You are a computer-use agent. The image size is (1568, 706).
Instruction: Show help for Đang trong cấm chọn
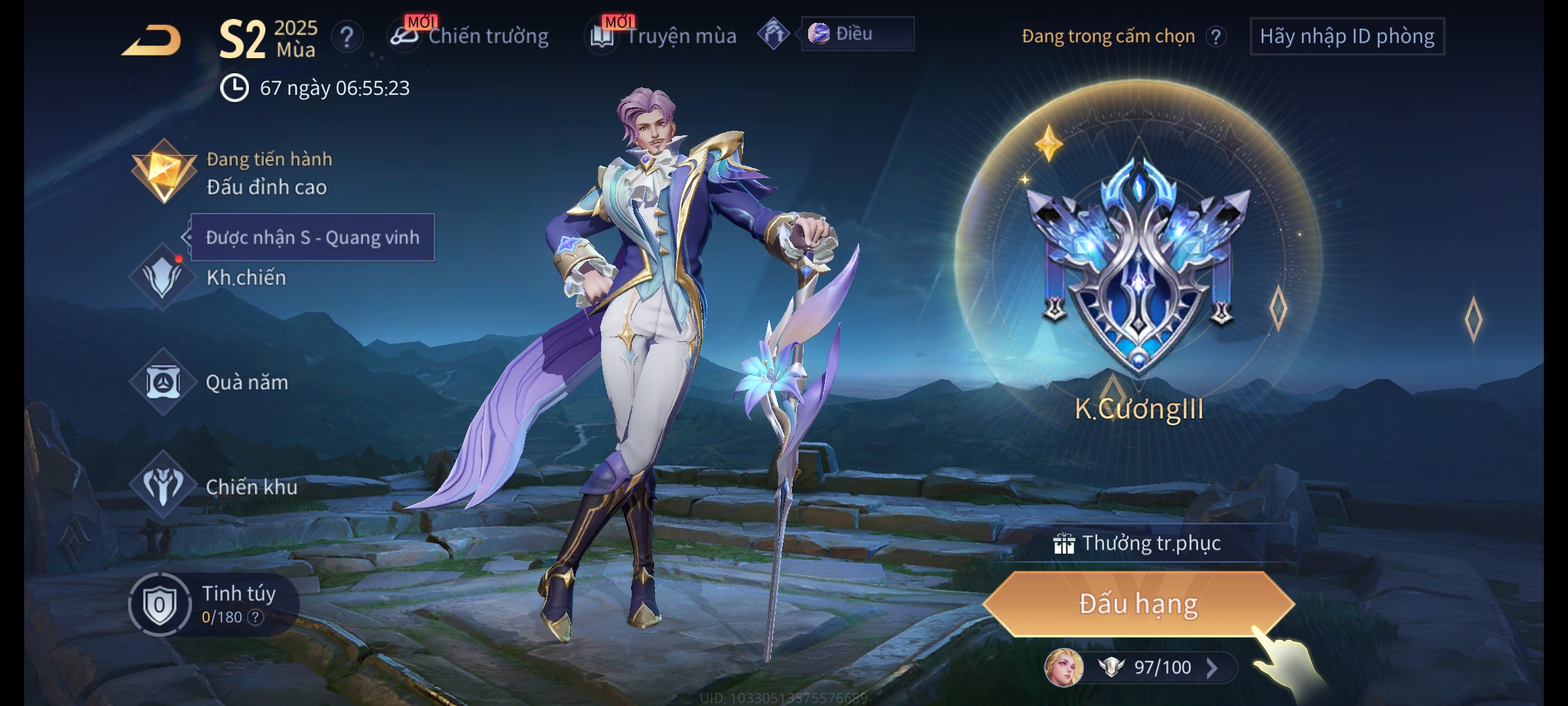coord(1216,37)
